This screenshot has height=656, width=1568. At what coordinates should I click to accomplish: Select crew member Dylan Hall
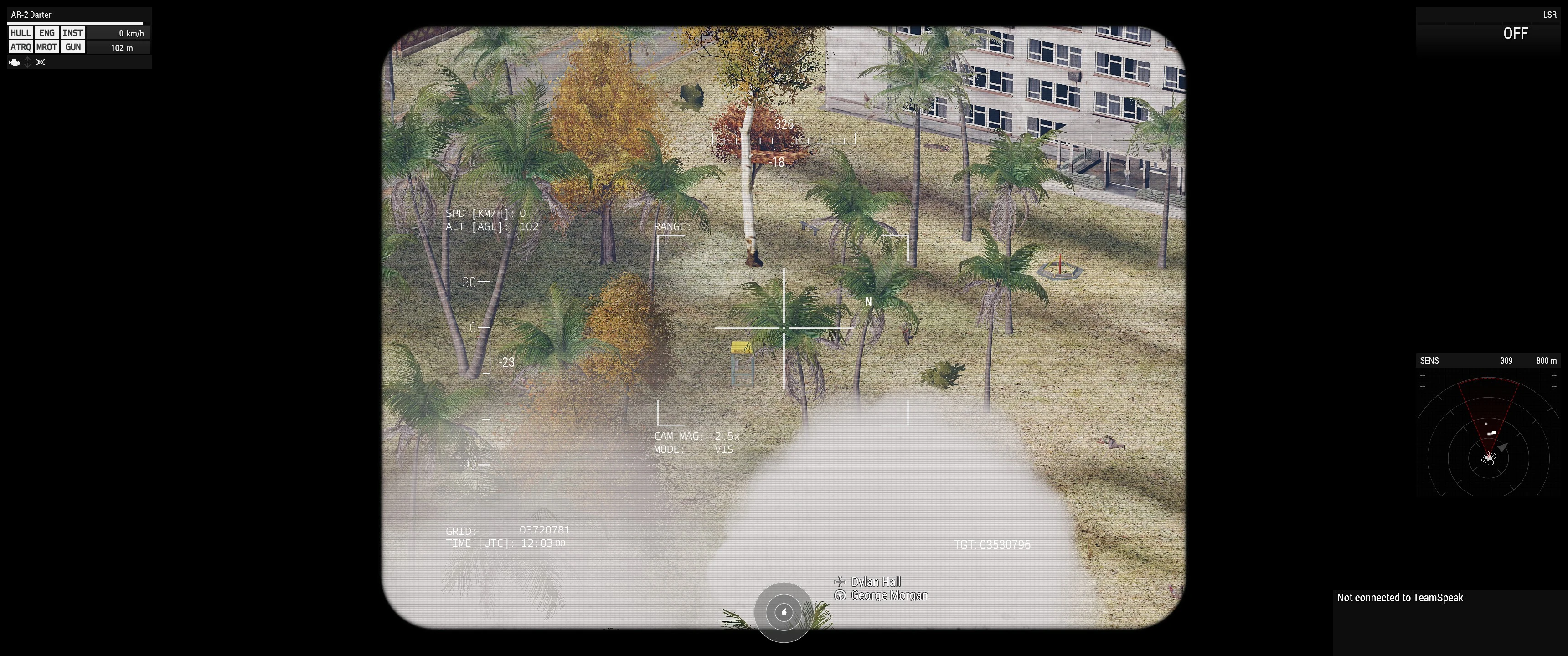(x=875, y=582)
